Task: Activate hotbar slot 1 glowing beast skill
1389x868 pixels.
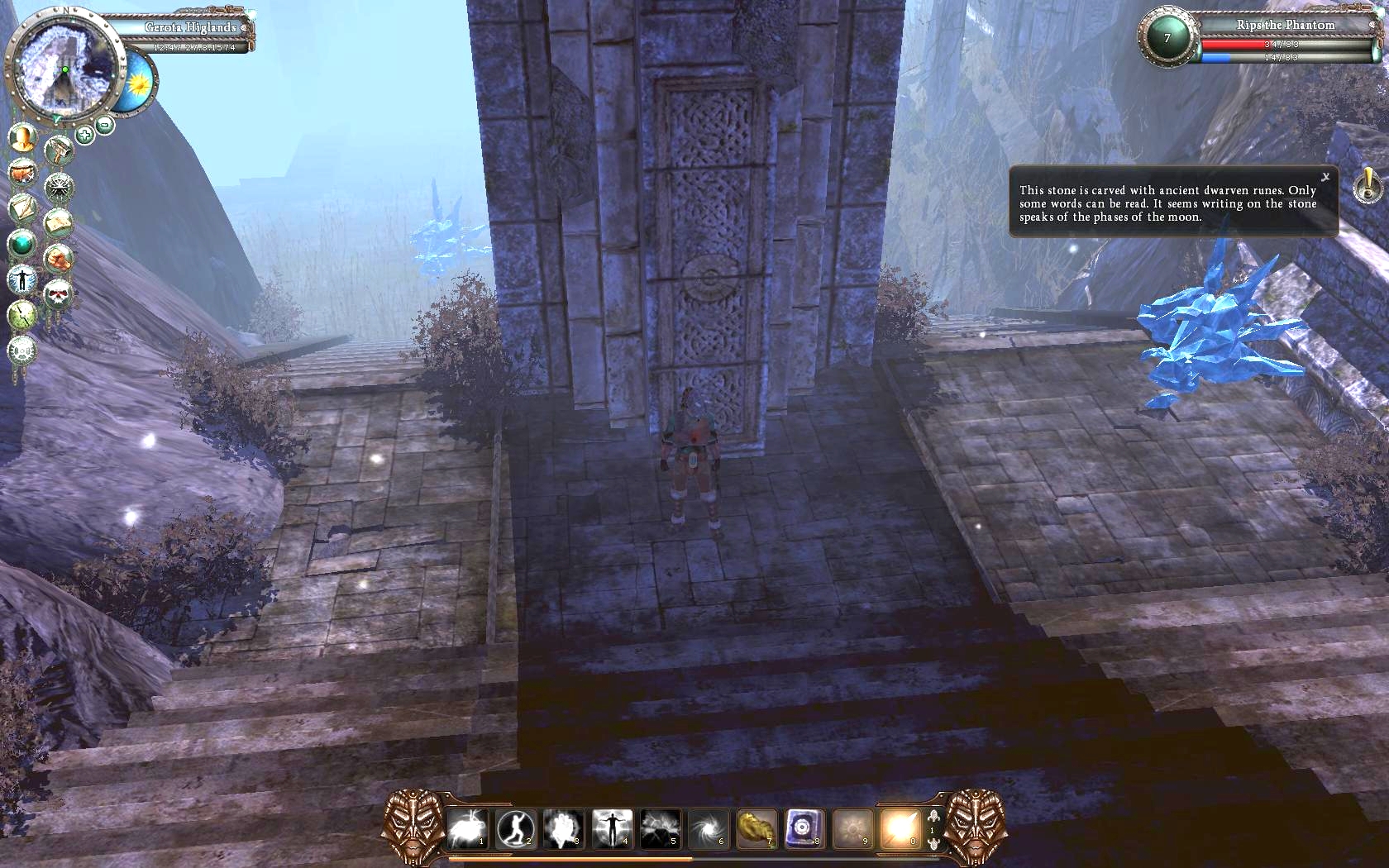Action: pos(467,827)
